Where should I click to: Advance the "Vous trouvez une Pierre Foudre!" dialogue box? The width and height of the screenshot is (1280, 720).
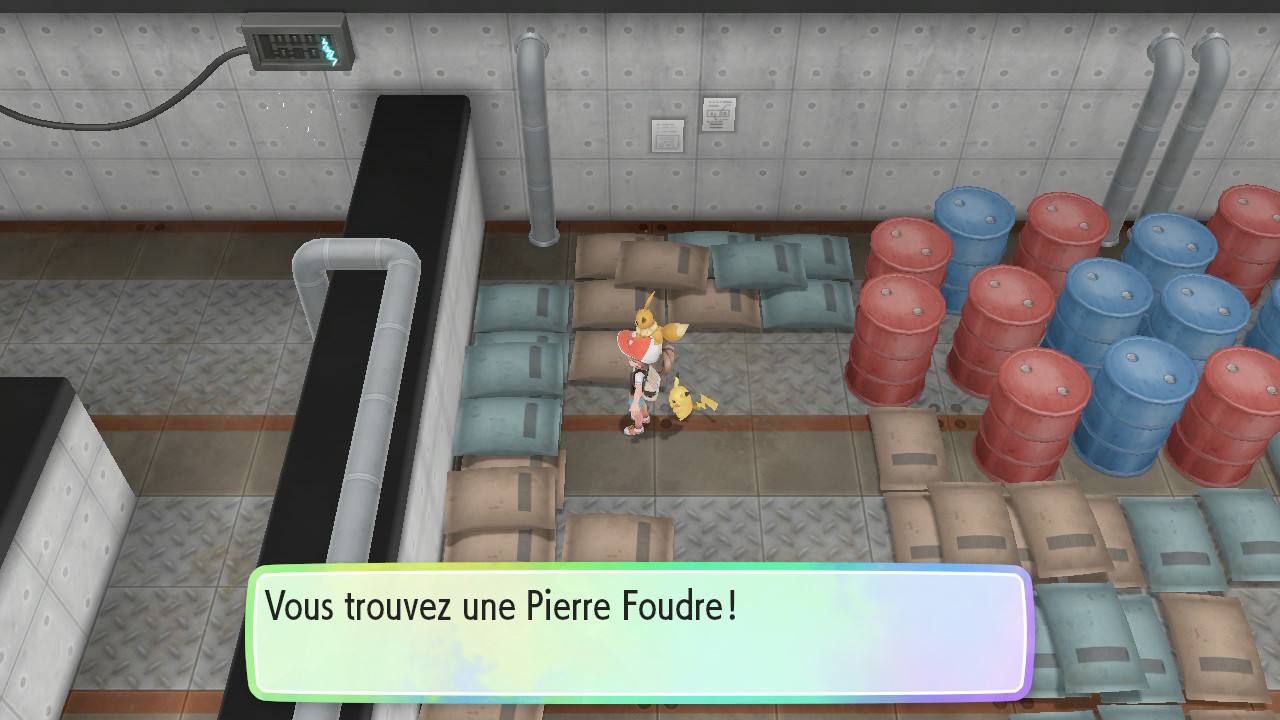(x=640, y=632)
